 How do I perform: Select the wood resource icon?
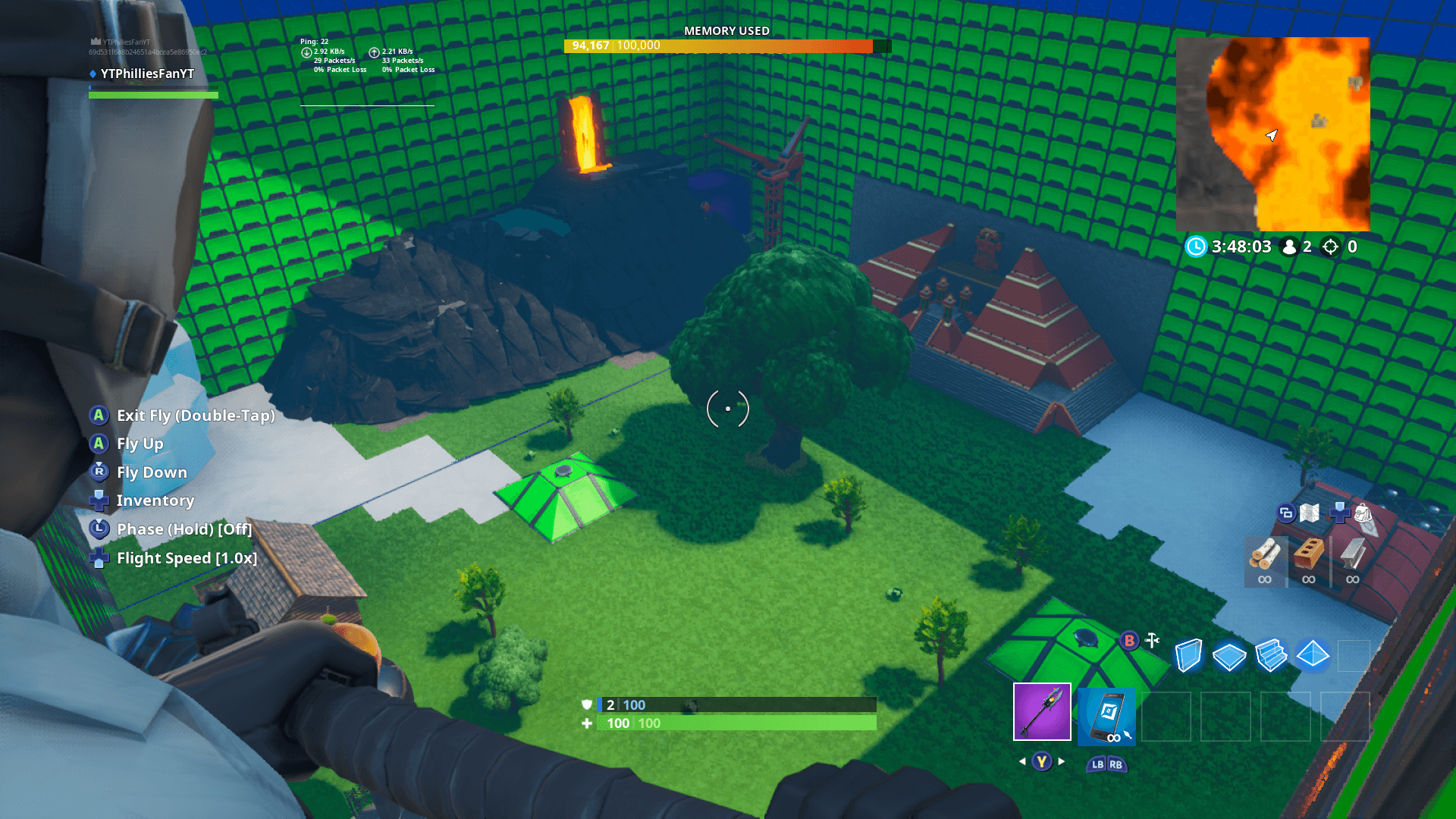(x=1265, y=560)
